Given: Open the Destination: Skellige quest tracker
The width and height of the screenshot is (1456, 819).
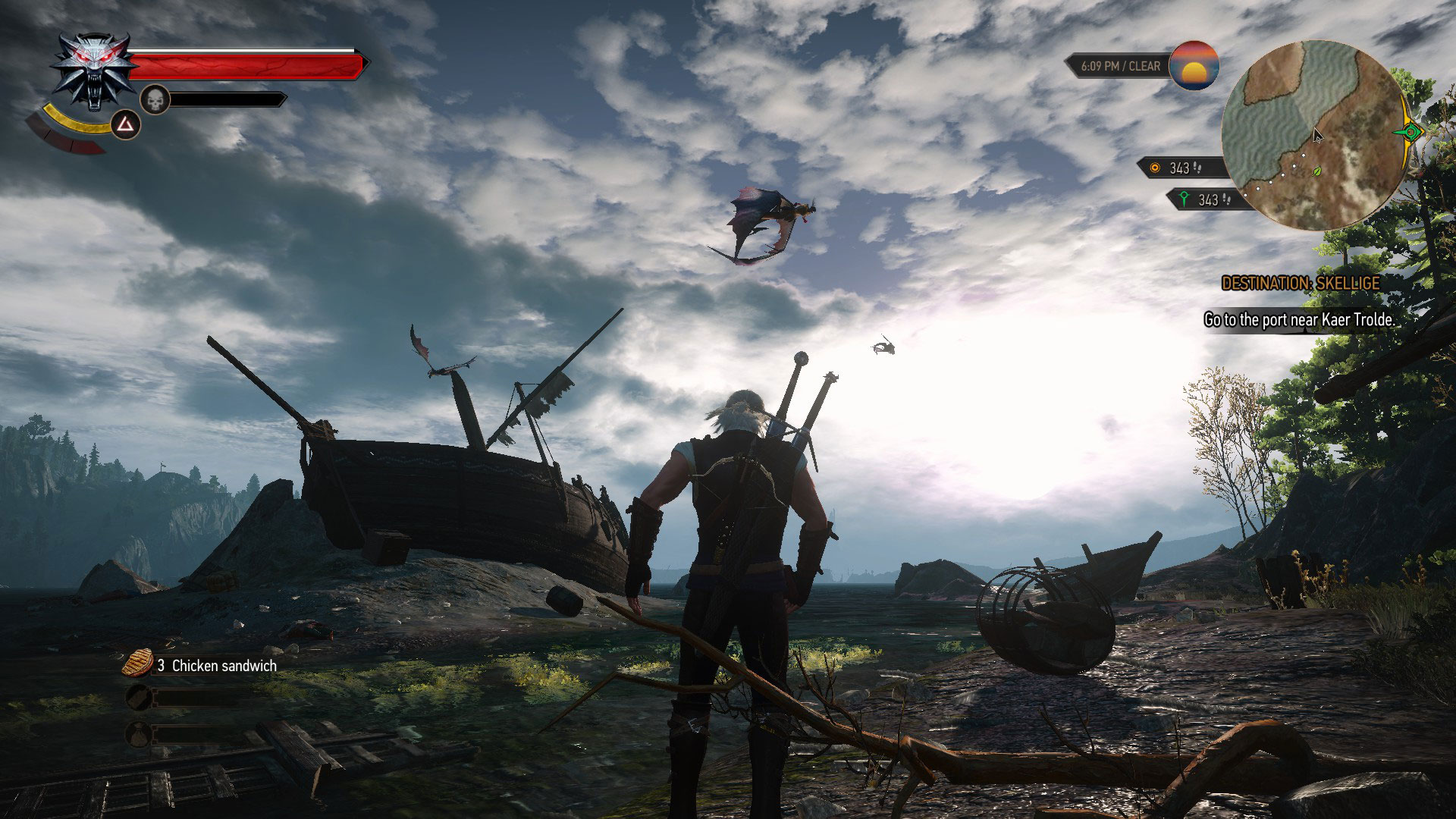Looking at the screenshot, I should tap(1300, 284).
